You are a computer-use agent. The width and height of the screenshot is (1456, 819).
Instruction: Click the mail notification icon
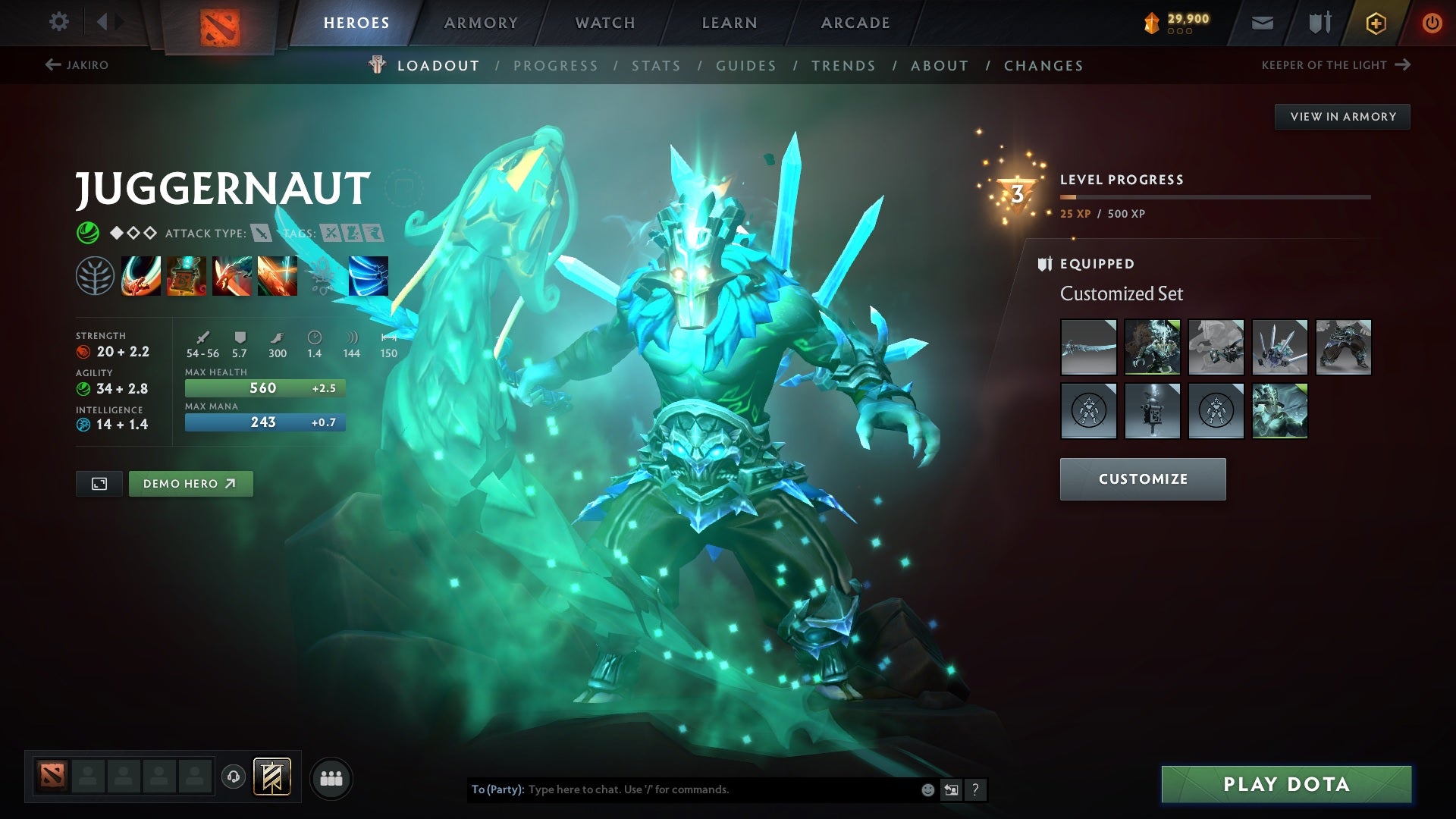pyautogui.click(x=1262, y=23)
